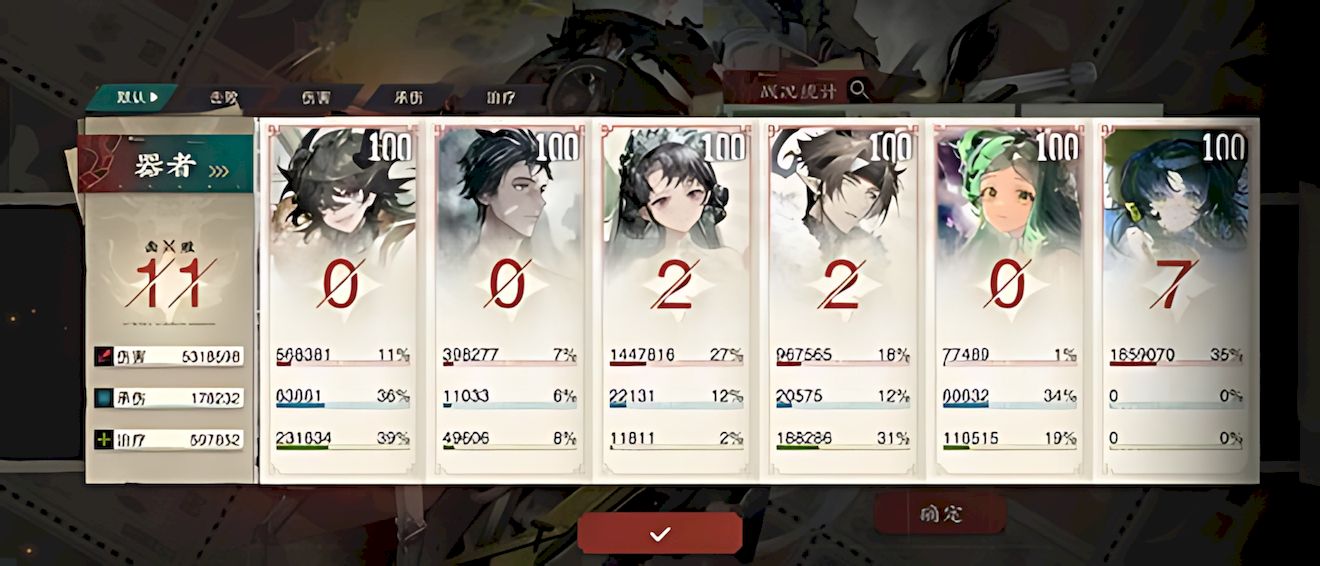Choose the brown-haired character card with 16% damage
The image size is (1320, 566).
(842, 300)
